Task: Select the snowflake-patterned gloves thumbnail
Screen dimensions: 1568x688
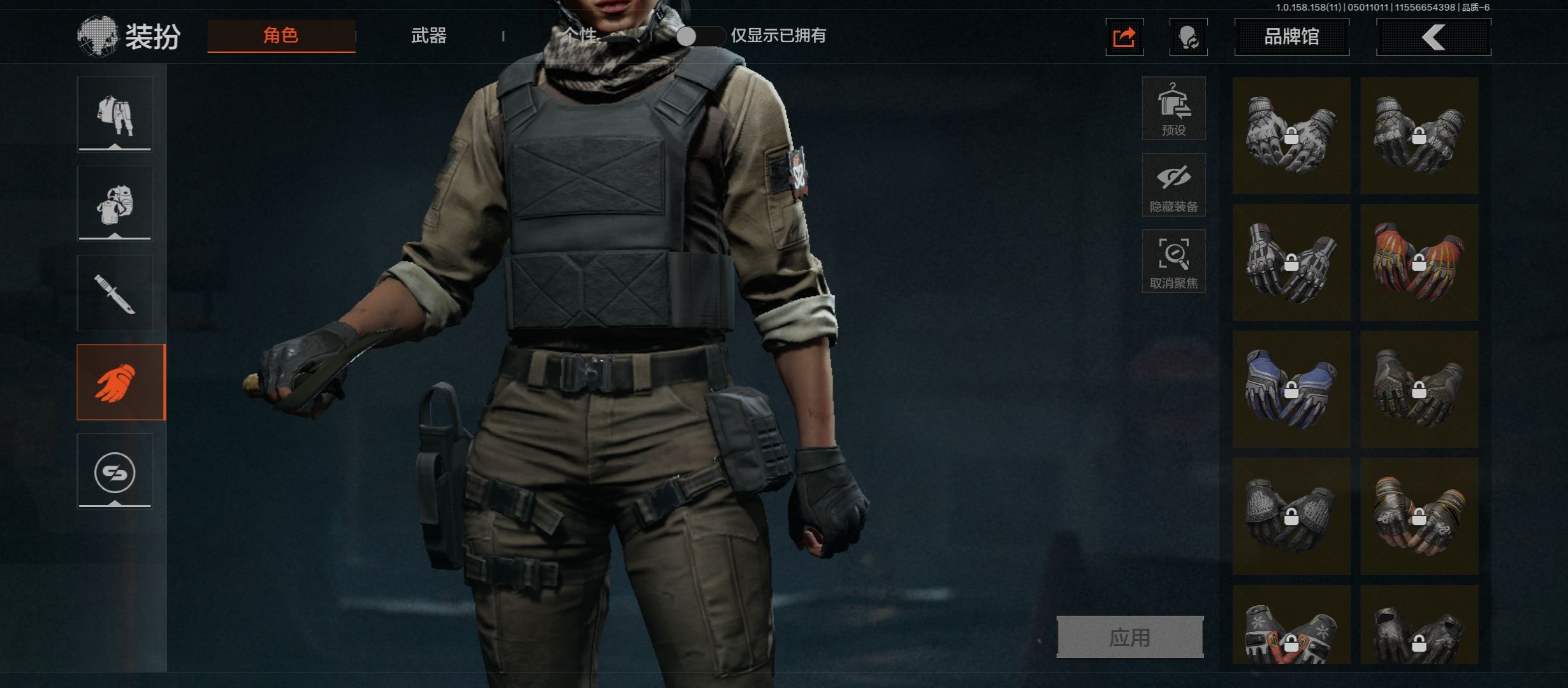Action: [1291, 627]
